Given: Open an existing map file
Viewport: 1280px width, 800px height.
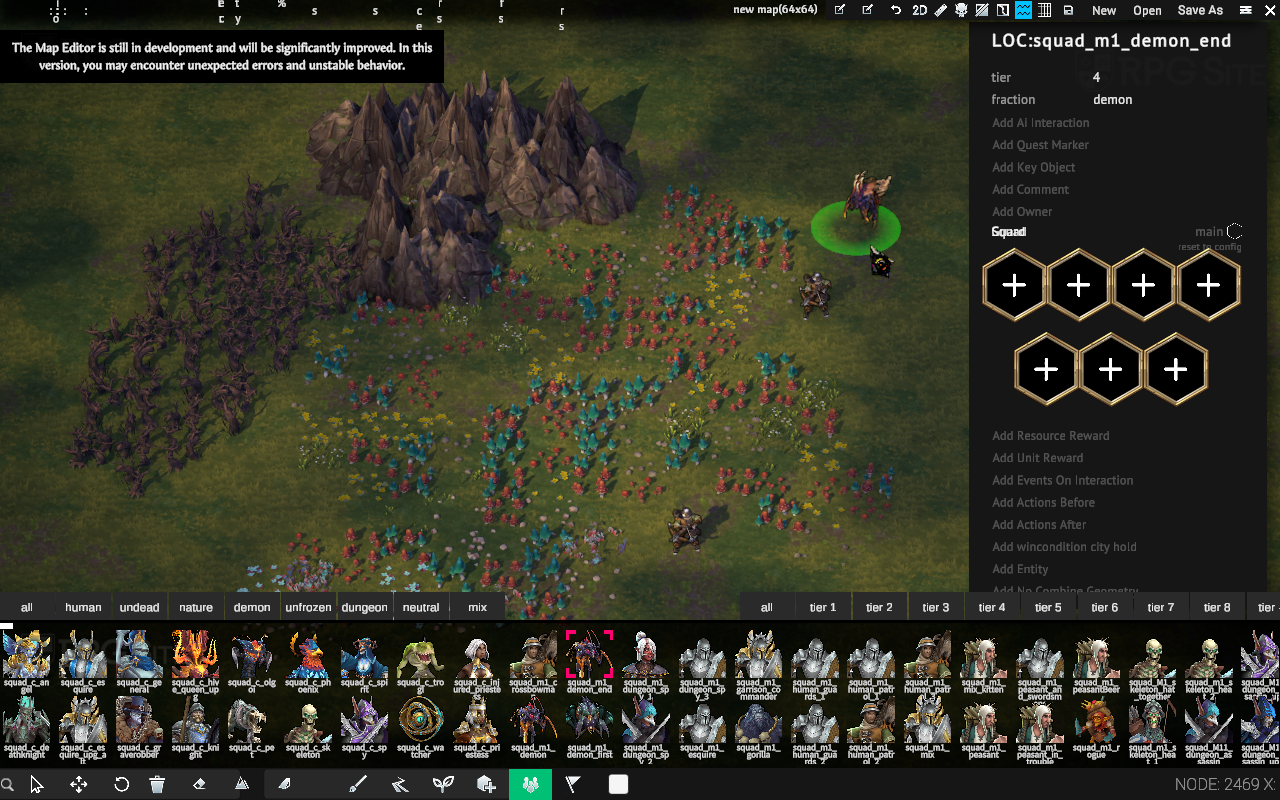Looking at the screenshot, I should coord(1147,10).
